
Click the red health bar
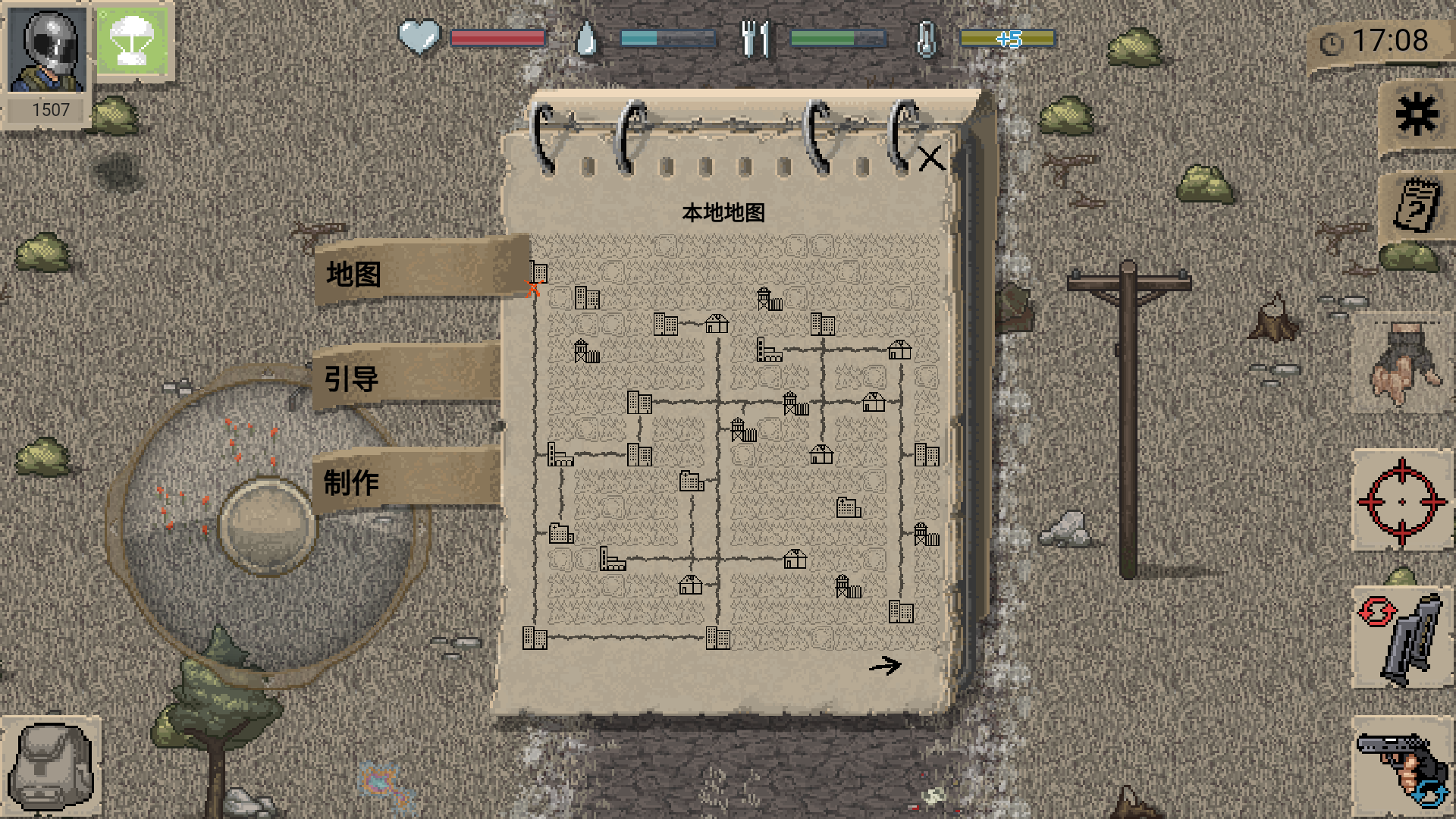click(497, 36)
